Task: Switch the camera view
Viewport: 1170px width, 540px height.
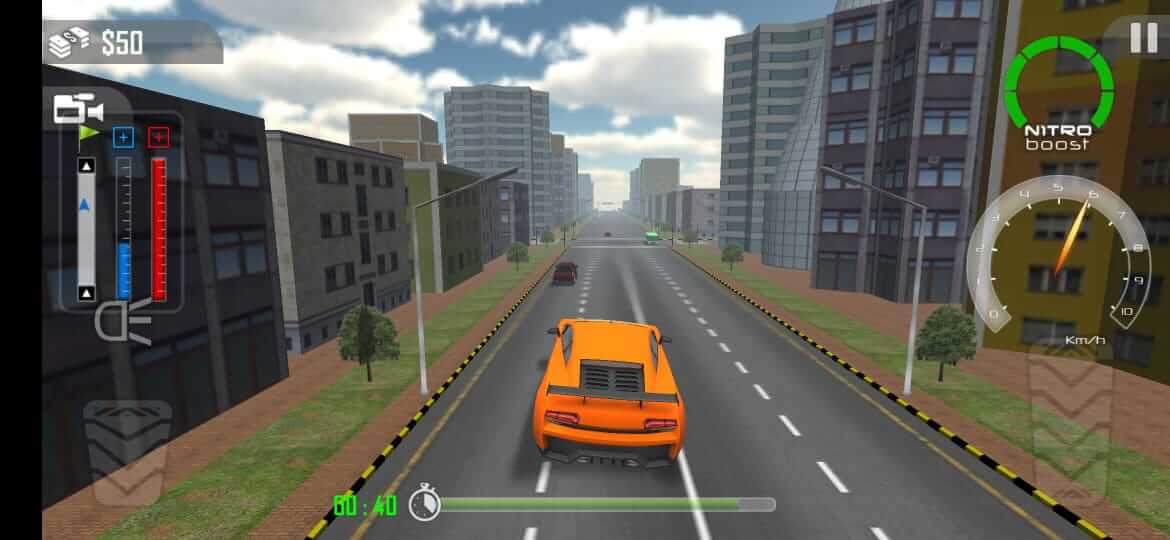Action: 78,108
